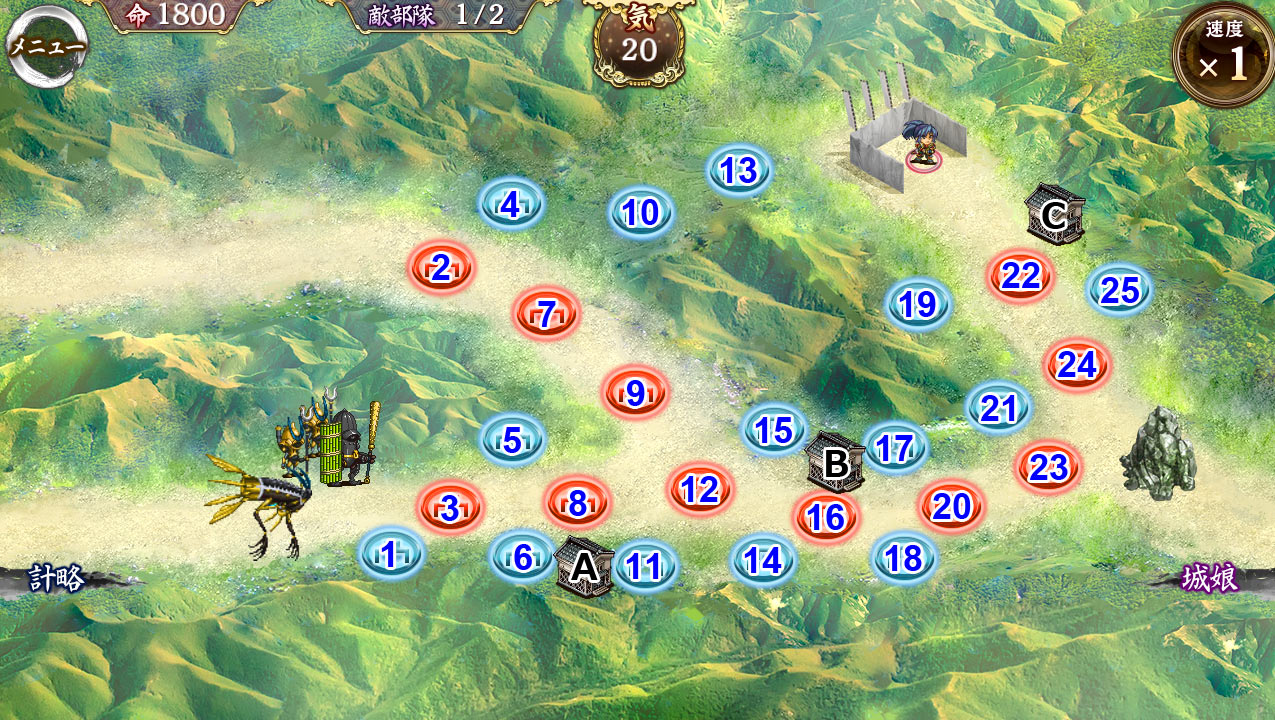Select red deployment slot 3
The image size is (1275, 720).
(x=450, y=508)
